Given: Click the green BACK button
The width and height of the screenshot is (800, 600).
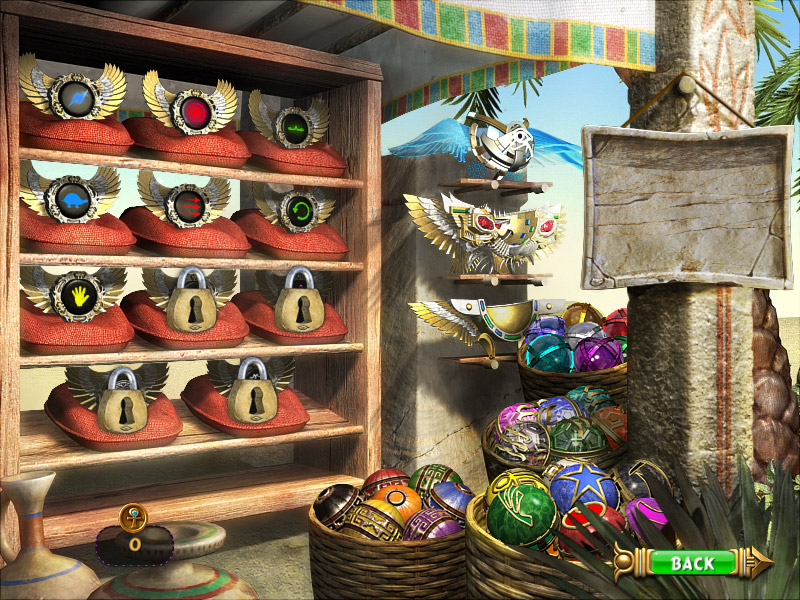Looking at the screenshot, I should [692, 563].
